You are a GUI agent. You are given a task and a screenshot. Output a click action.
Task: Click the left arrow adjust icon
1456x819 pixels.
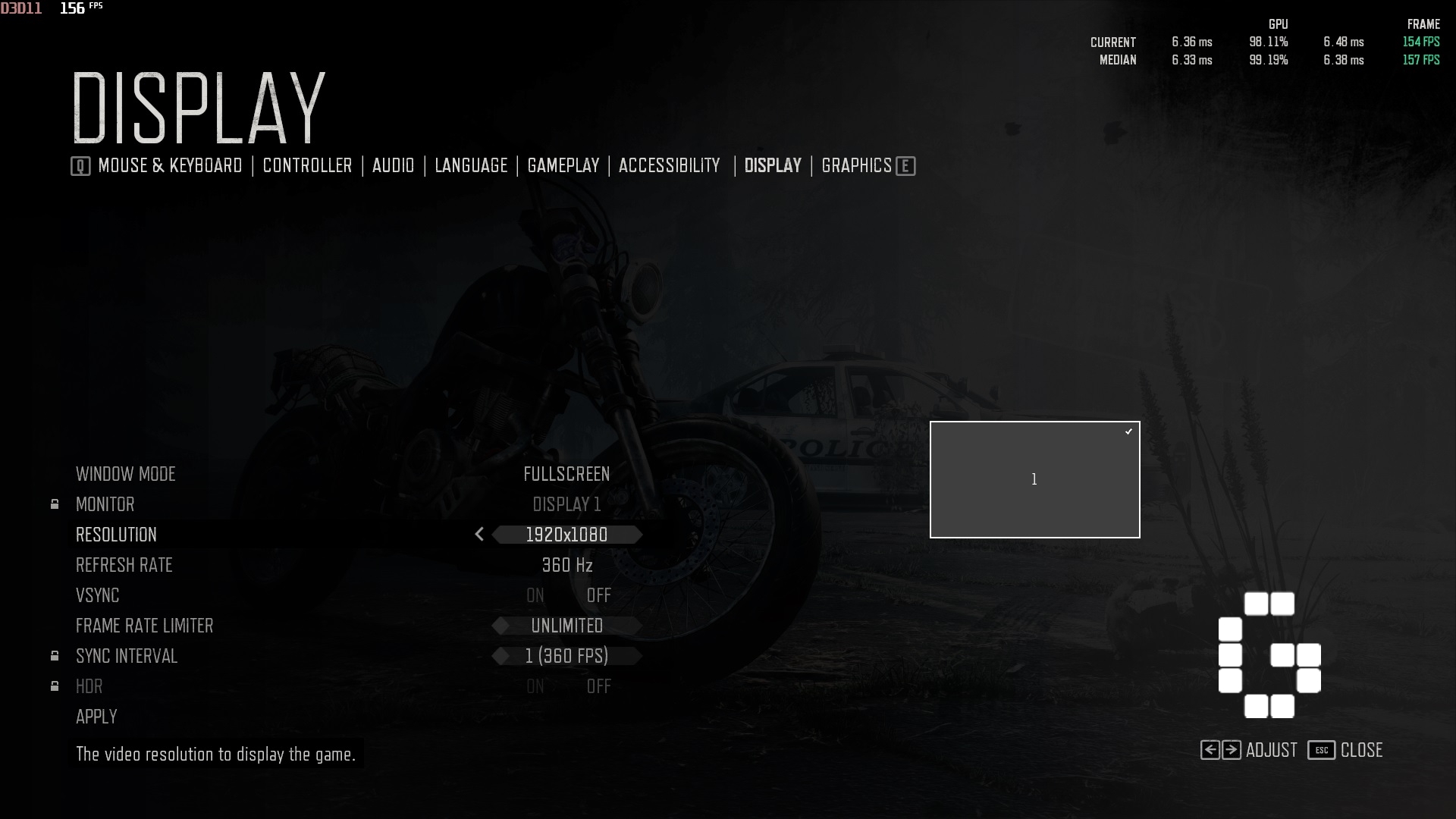point(1212,750)
